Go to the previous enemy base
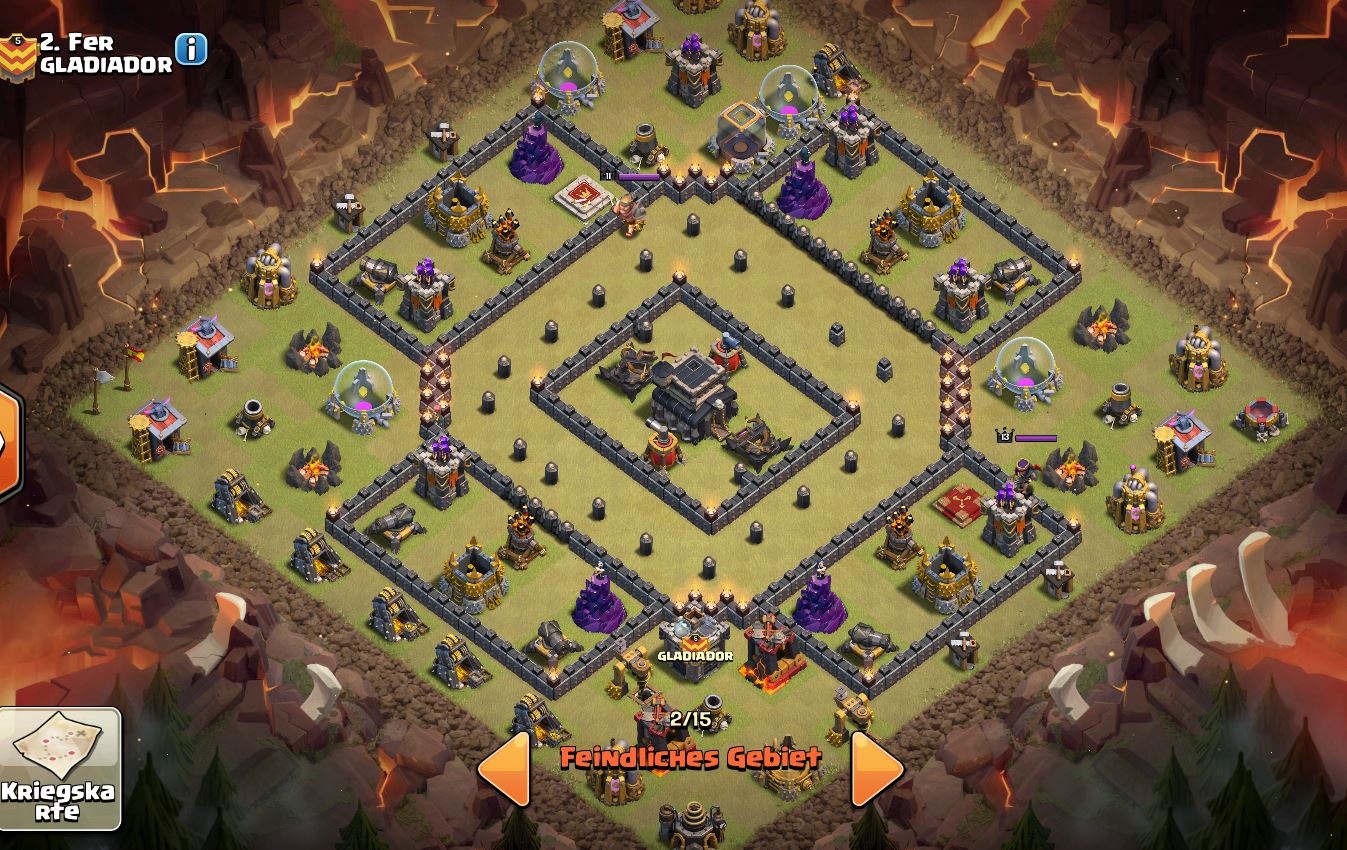Image resolution: width=1347 pixels, height=850 pixels. pos(505,768)
